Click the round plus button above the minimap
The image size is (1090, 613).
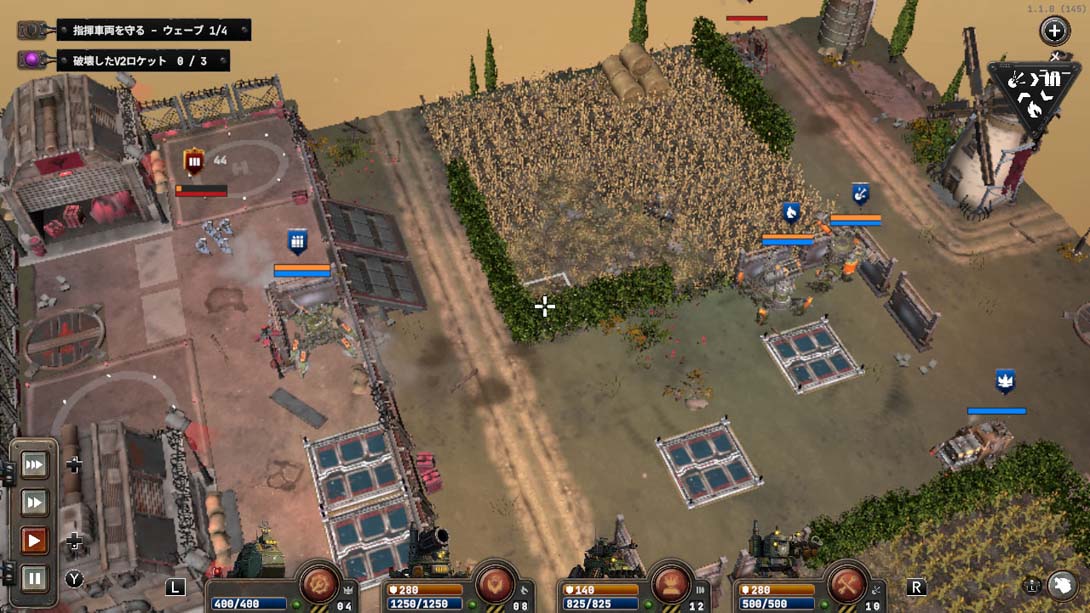[1054, 30]
